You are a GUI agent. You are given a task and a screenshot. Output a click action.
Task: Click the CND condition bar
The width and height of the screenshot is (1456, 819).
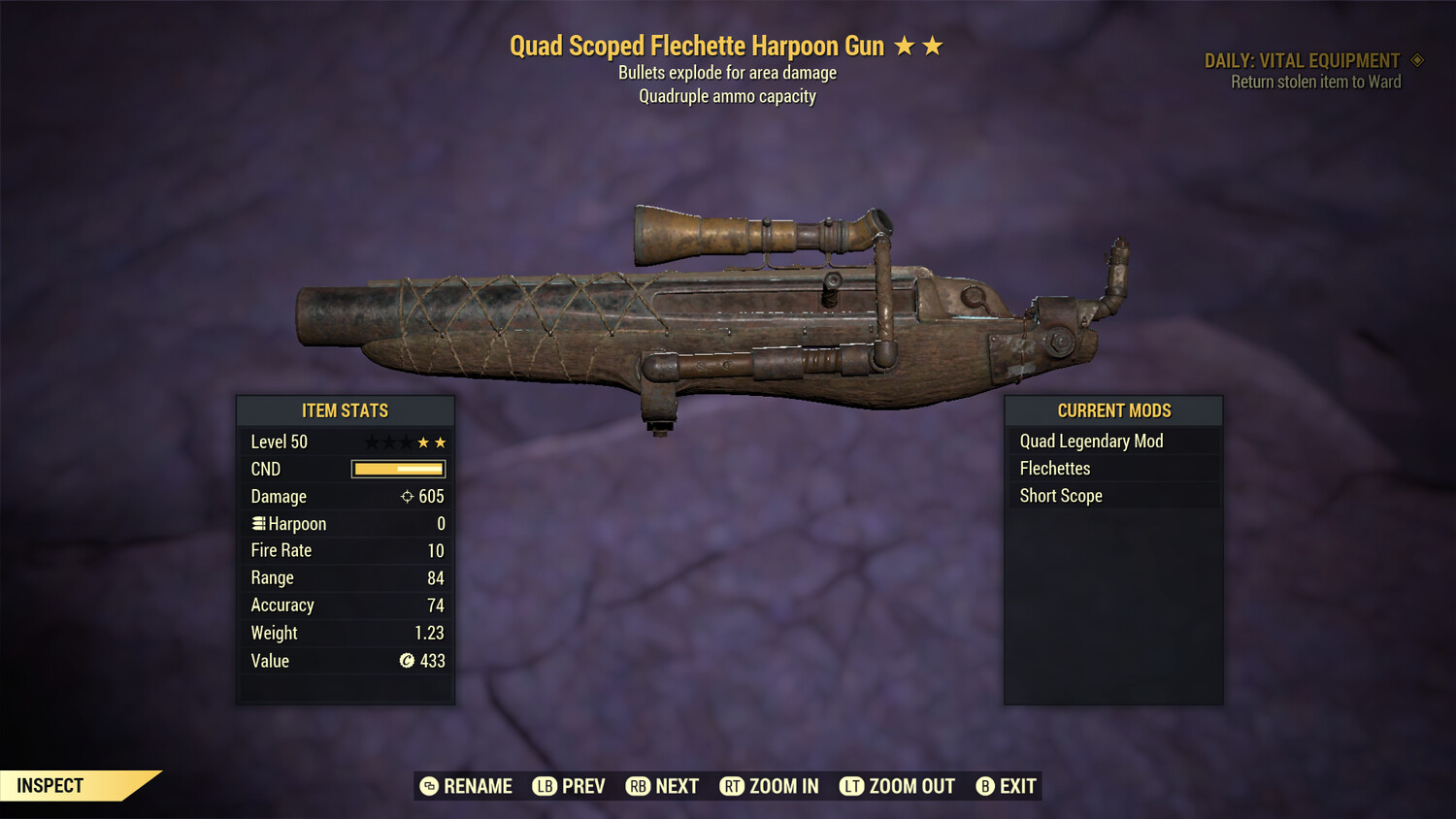(x=397, y=469)
